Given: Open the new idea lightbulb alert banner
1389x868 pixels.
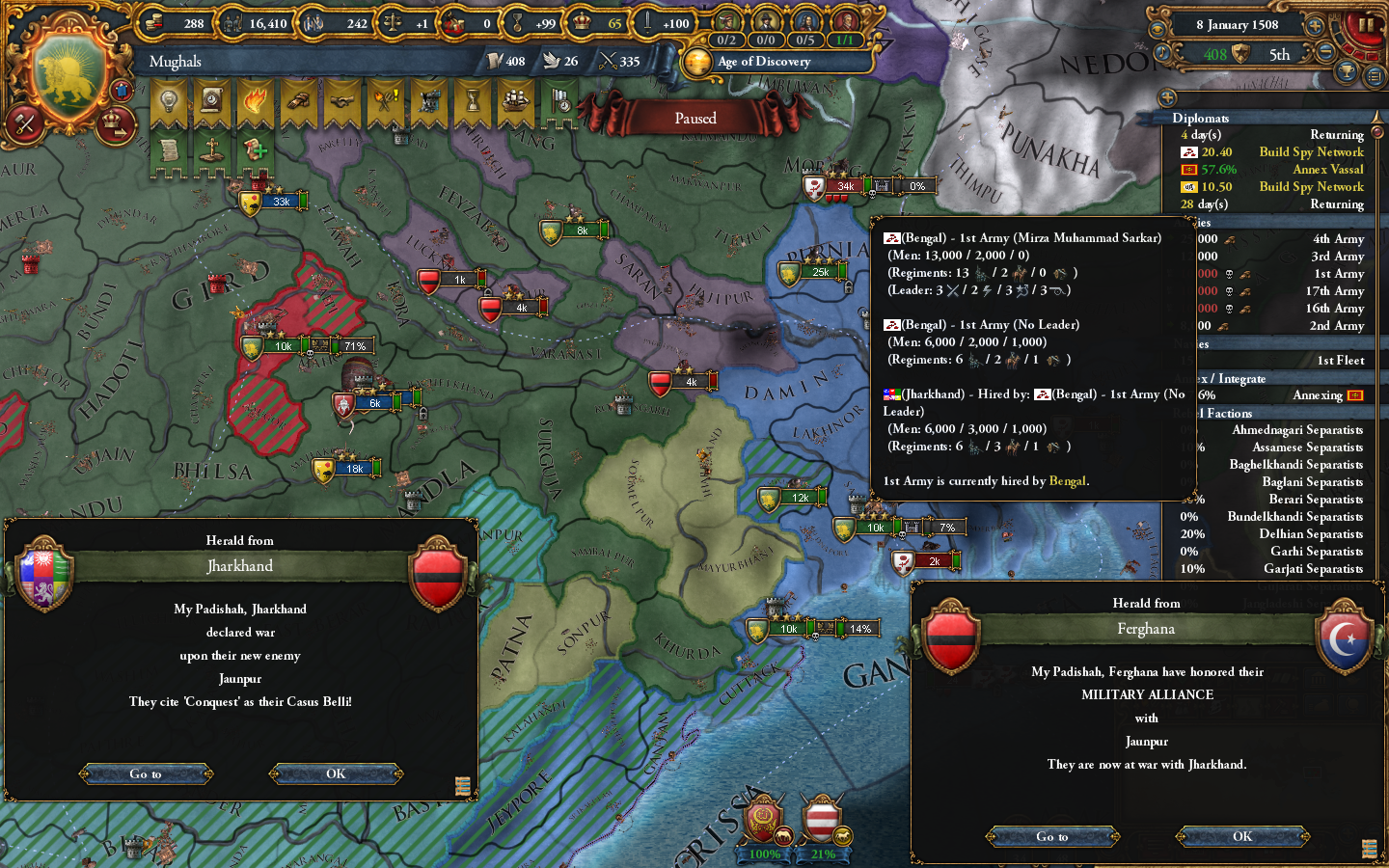Looking at the screenshot, I should (x=169, y=101).
